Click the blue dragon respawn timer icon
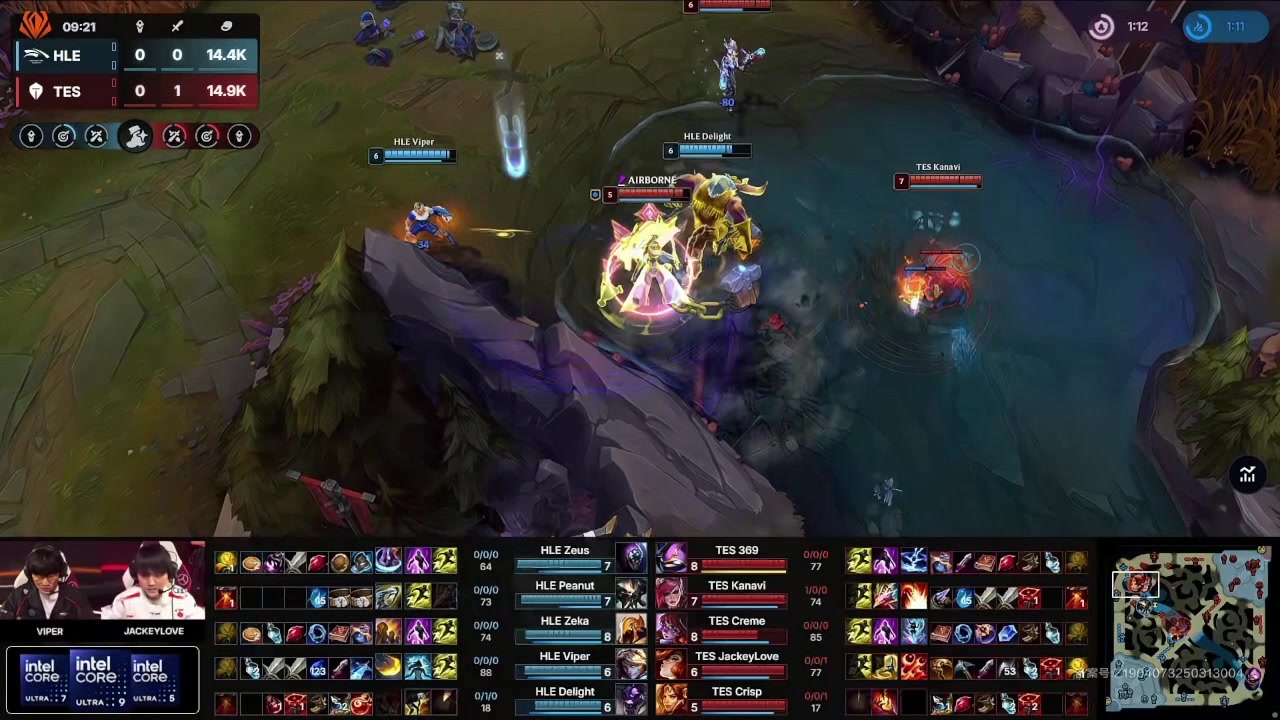Viewport: 1280px width, 720px height. [1198, 27]
